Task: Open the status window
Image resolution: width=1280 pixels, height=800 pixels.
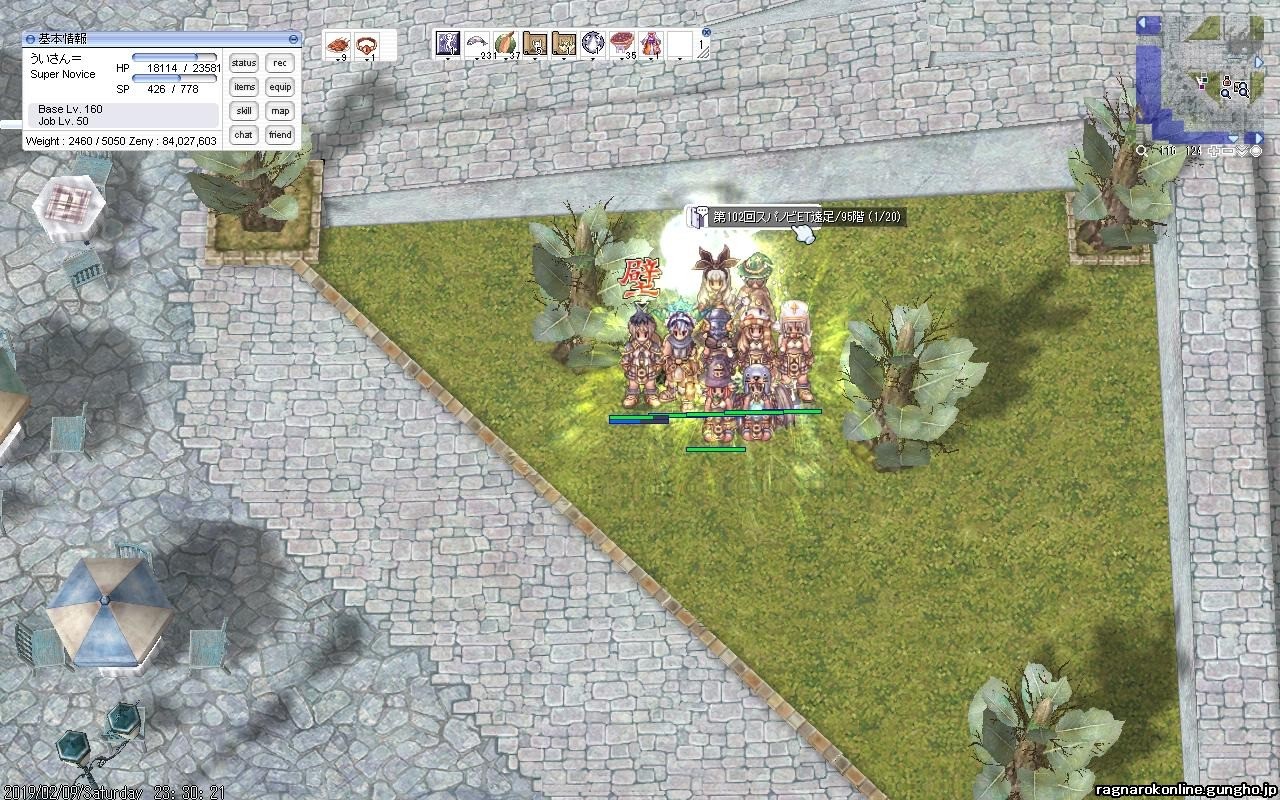Action: tap(244, 63)
